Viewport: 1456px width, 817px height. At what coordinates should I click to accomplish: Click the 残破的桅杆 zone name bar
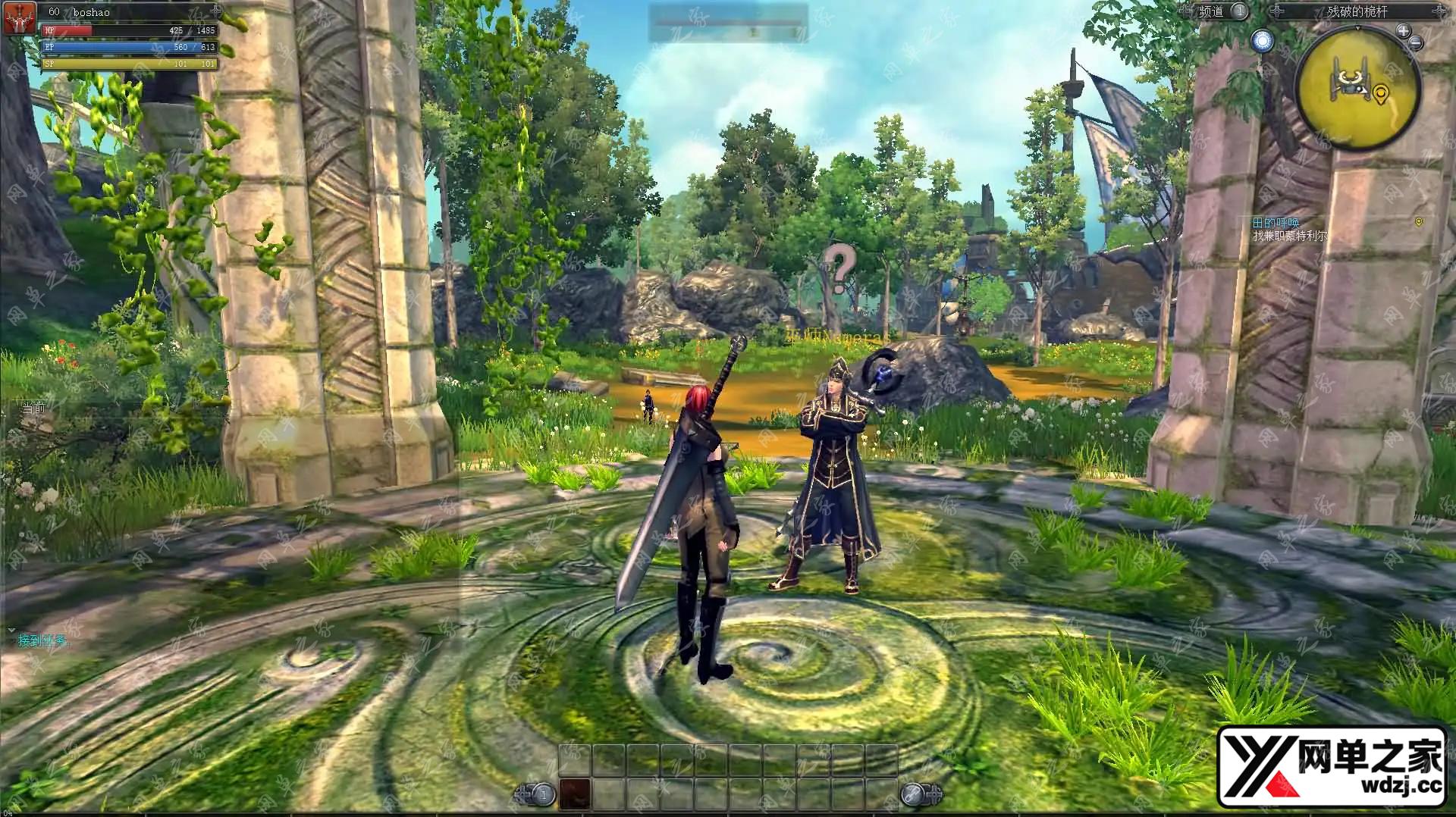coord(1357,11)
